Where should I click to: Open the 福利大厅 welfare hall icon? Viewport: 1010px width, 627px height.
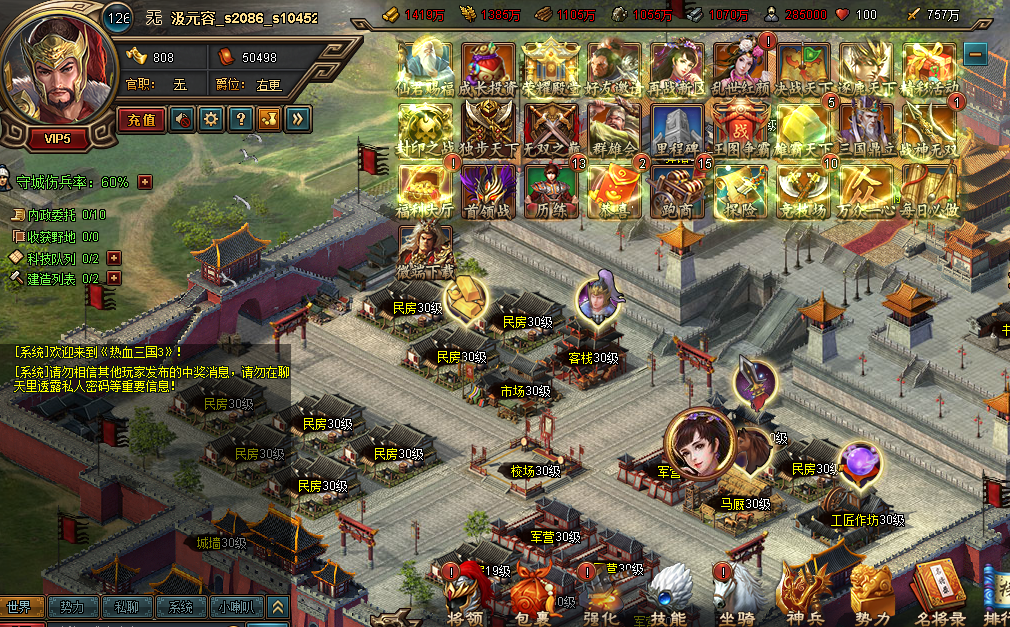tap(425, 188)
